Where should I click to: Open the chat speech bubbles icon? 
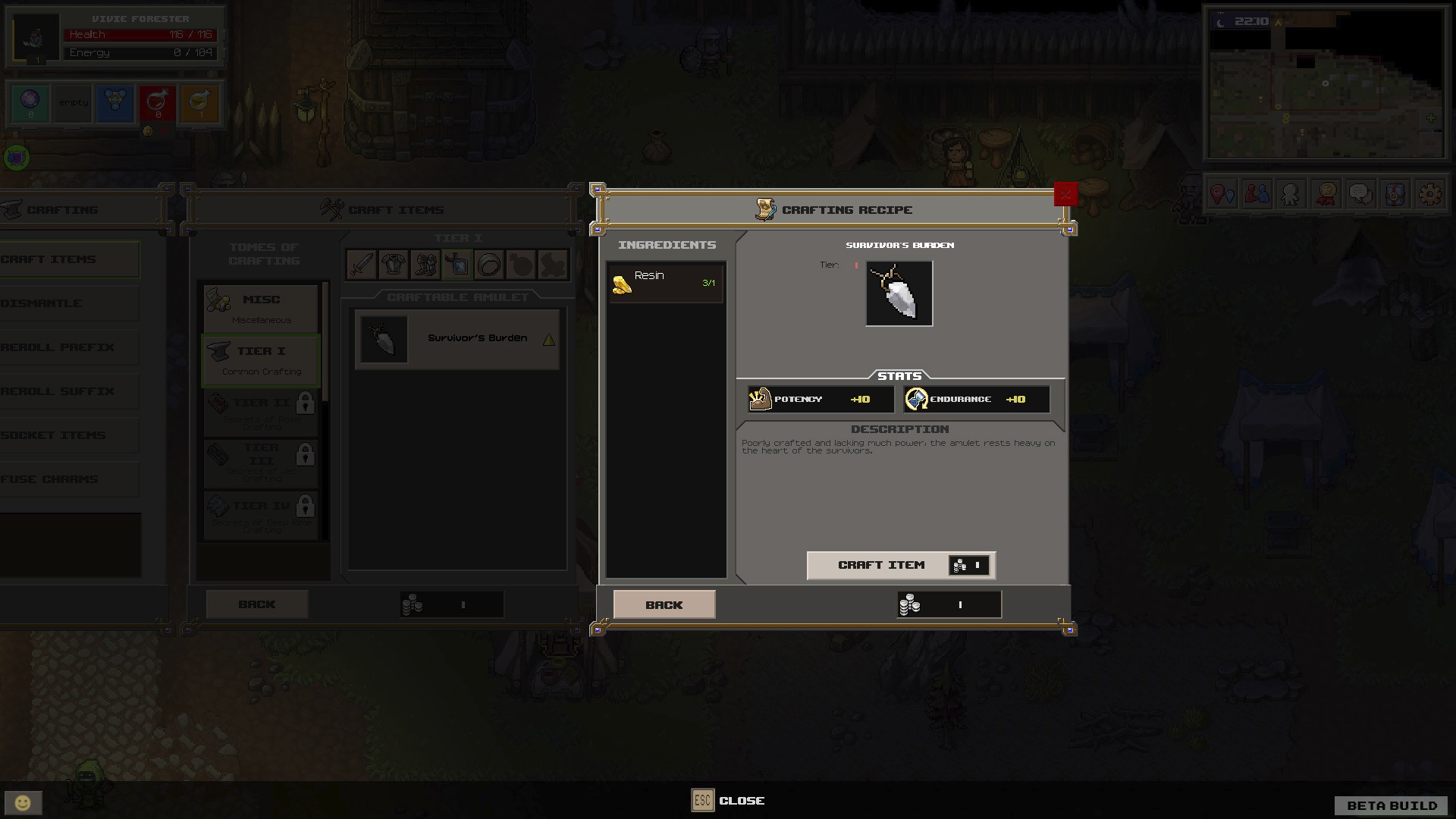coord(1360,194)
